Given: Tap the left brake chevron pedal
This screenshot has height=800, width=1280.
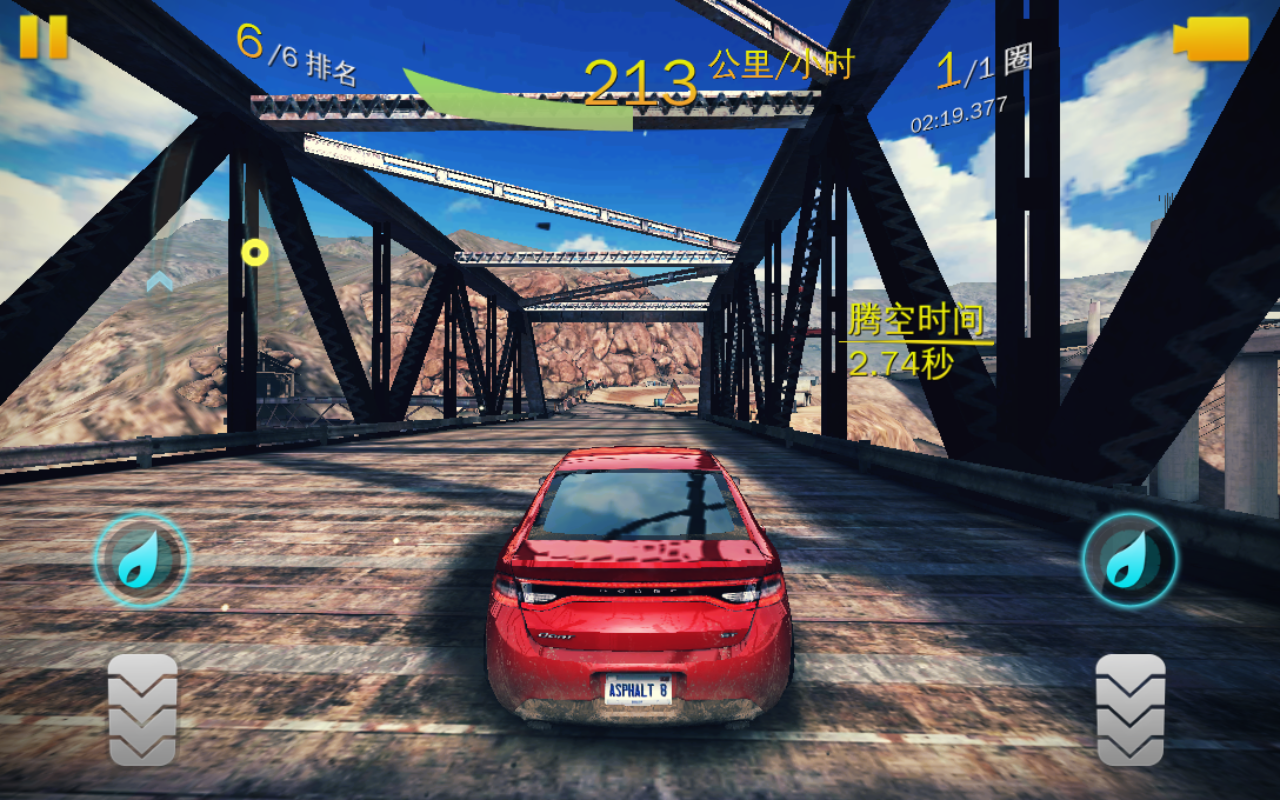Looking at the screenshot, I should tap(142, 710).
